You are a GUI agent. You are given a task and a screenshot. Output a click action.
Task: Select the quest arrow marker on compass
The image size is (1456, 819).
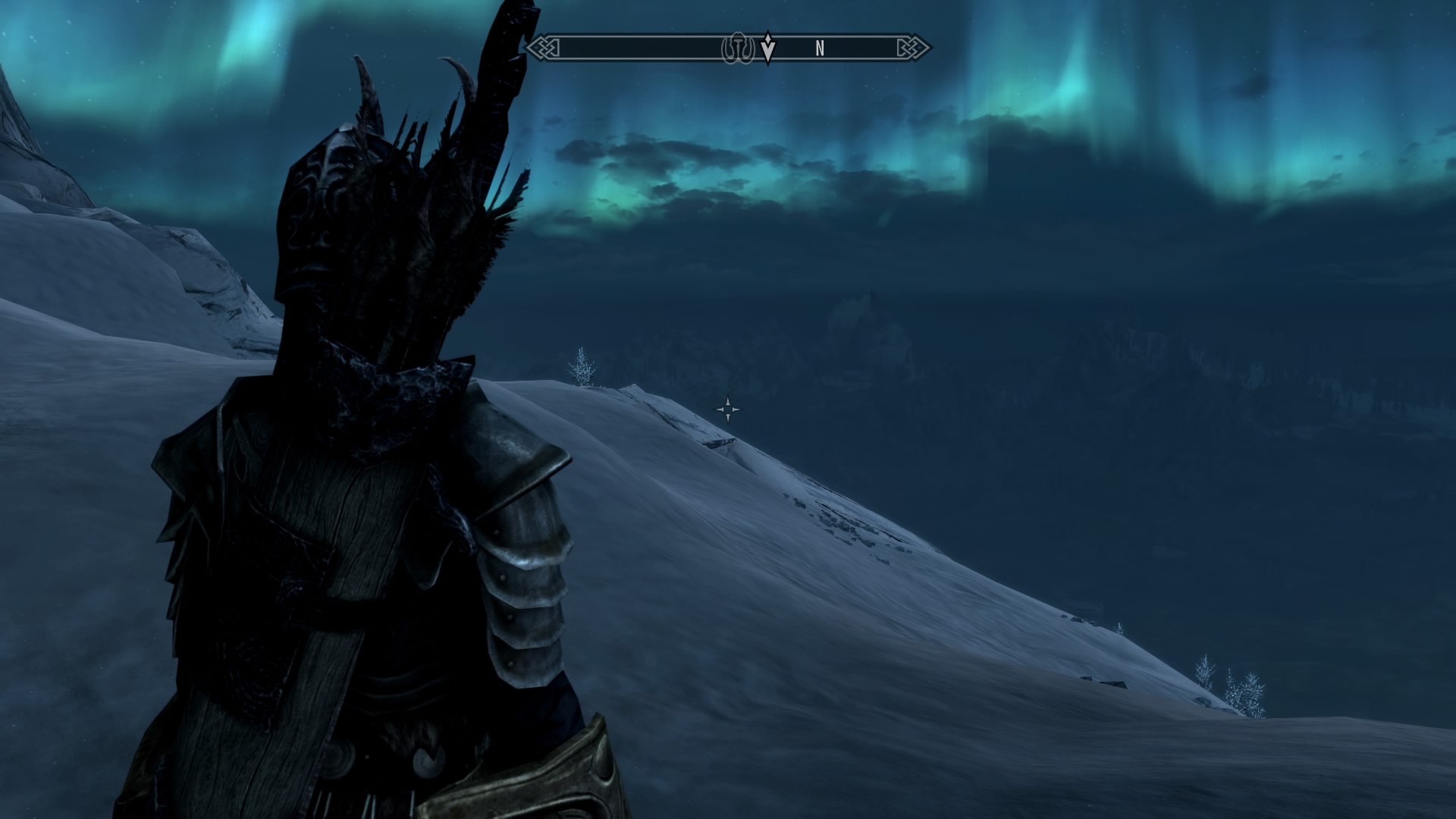(x=768, y=48)
